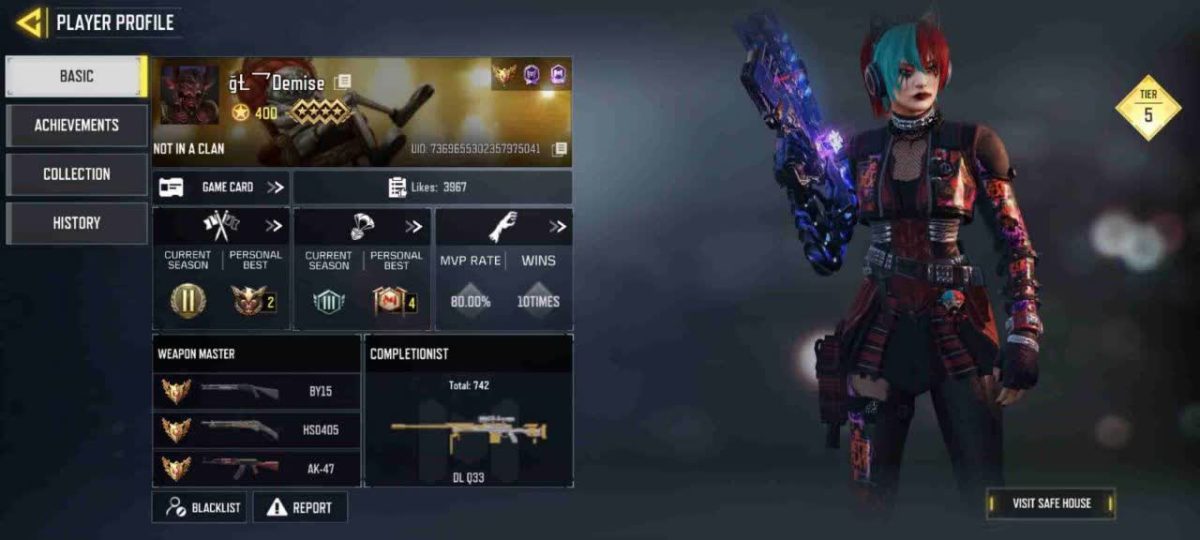The width and height of the screenshot is (1200, 540).
Task: Switch to the Basic tab
Action: click(76, 76)
